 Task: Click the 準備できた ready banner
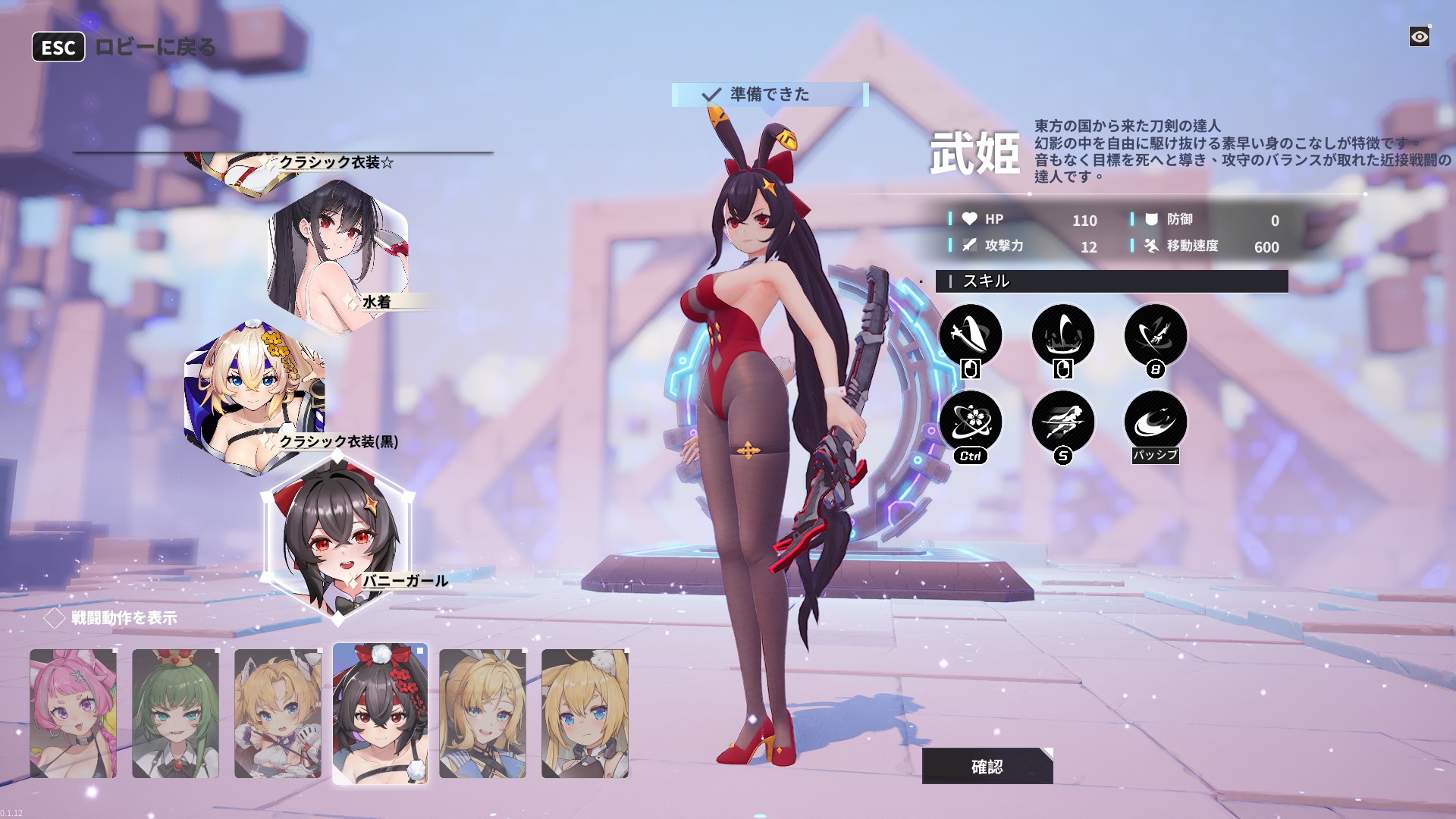pyautogui.click(x=769, y=94)
